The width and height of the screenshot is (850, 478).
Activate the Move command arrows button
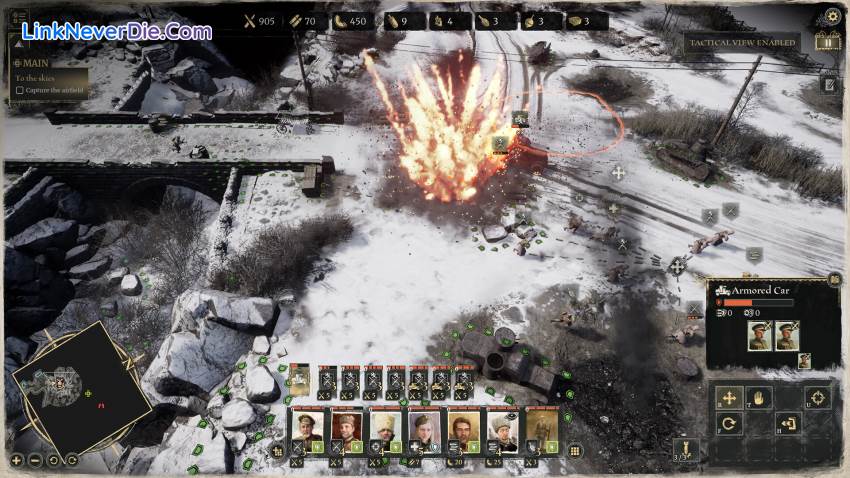(728, 396)
